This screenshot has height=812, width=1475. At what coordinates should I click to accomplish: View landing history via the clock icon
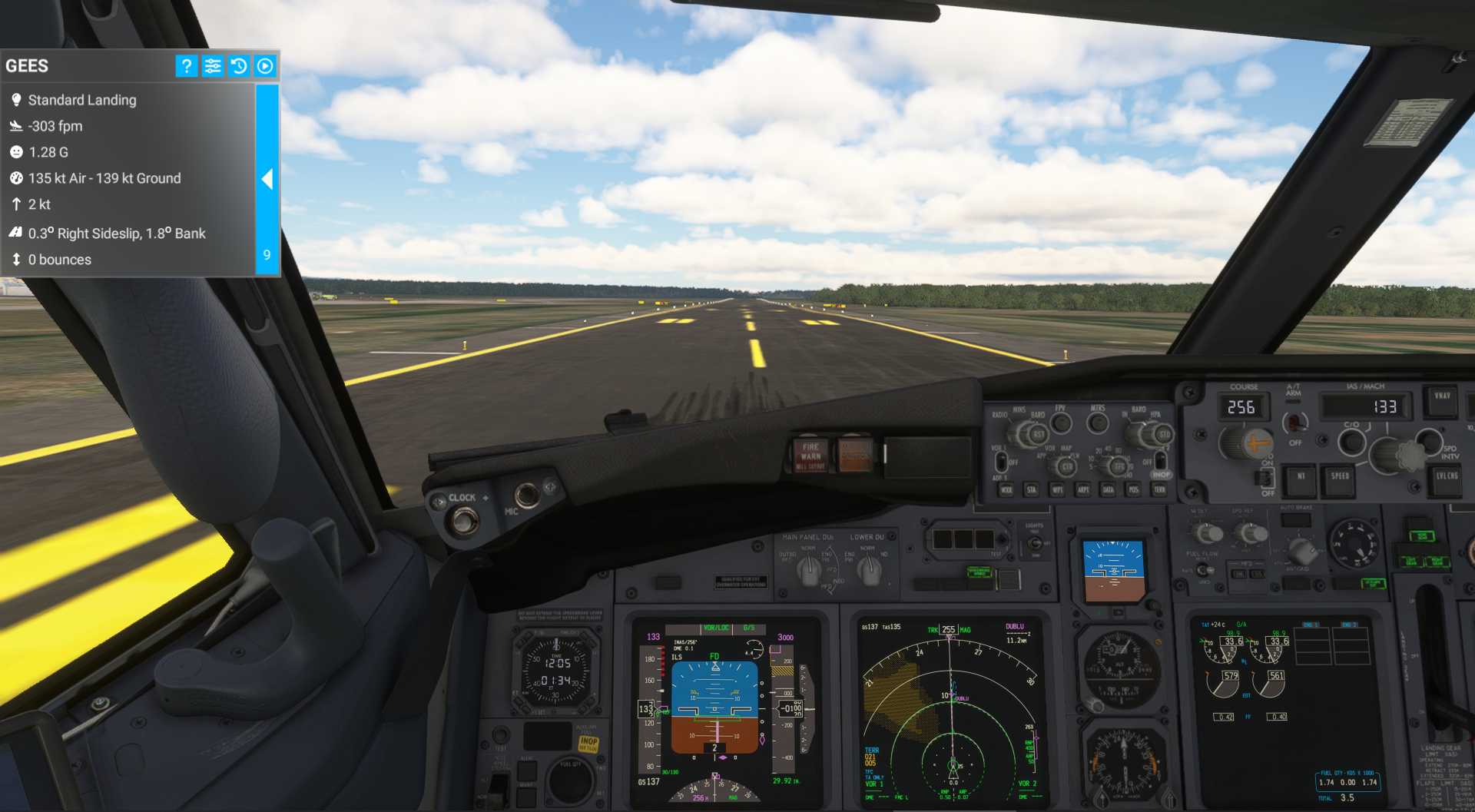[x=239, y=66]
